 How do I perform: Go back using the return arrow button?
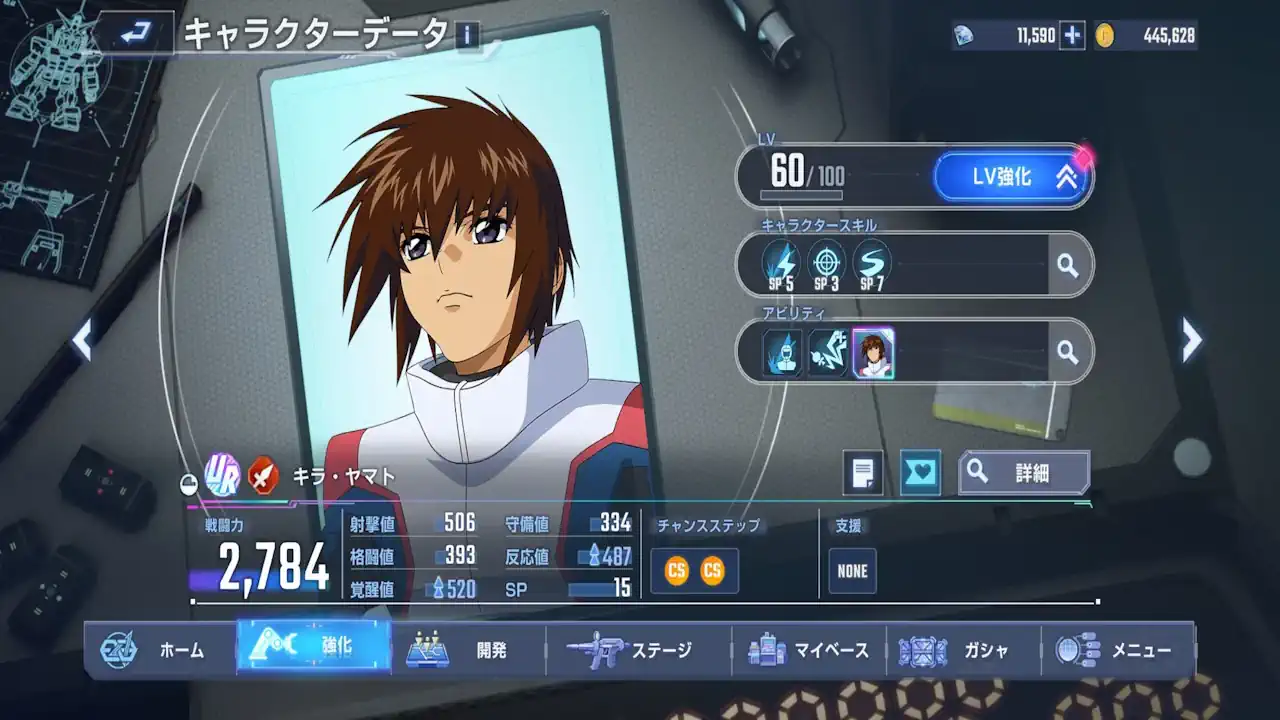[x=133, y=34]
